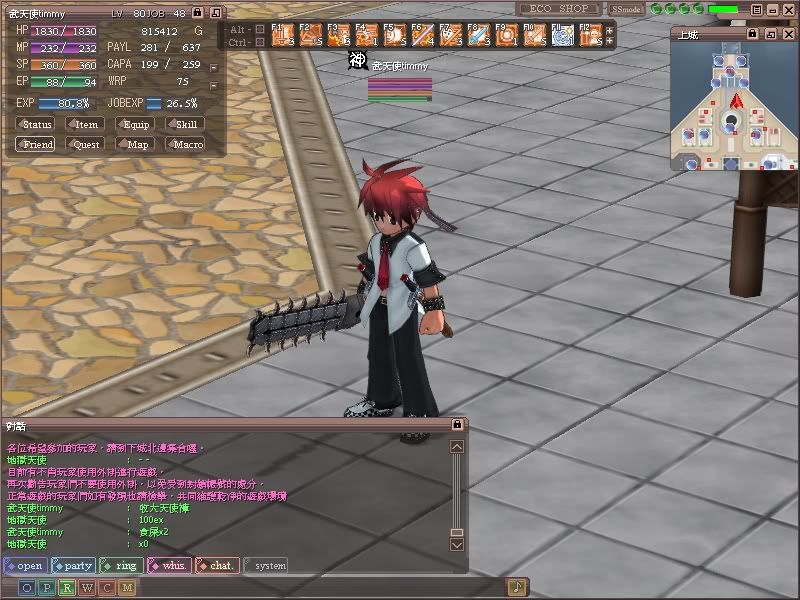
Task: Select the system chat tab
Action: coord(266,565)
